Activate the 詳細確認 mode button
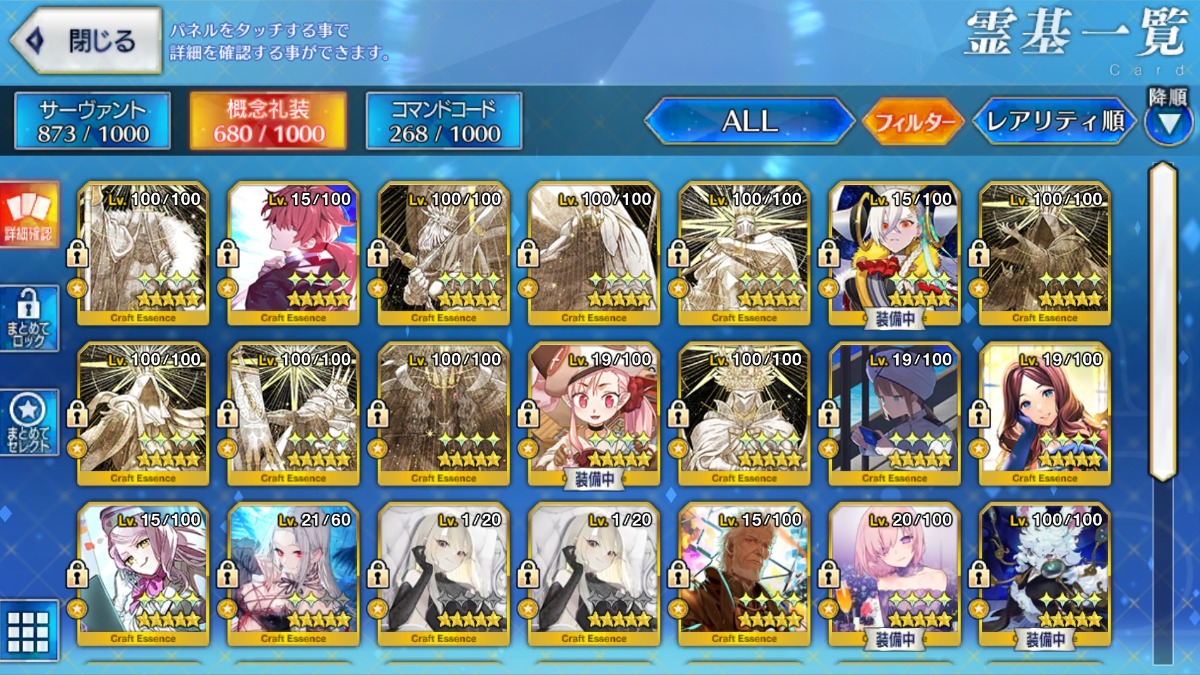Viewport: 1200px width, 675px height. (30, 215)
